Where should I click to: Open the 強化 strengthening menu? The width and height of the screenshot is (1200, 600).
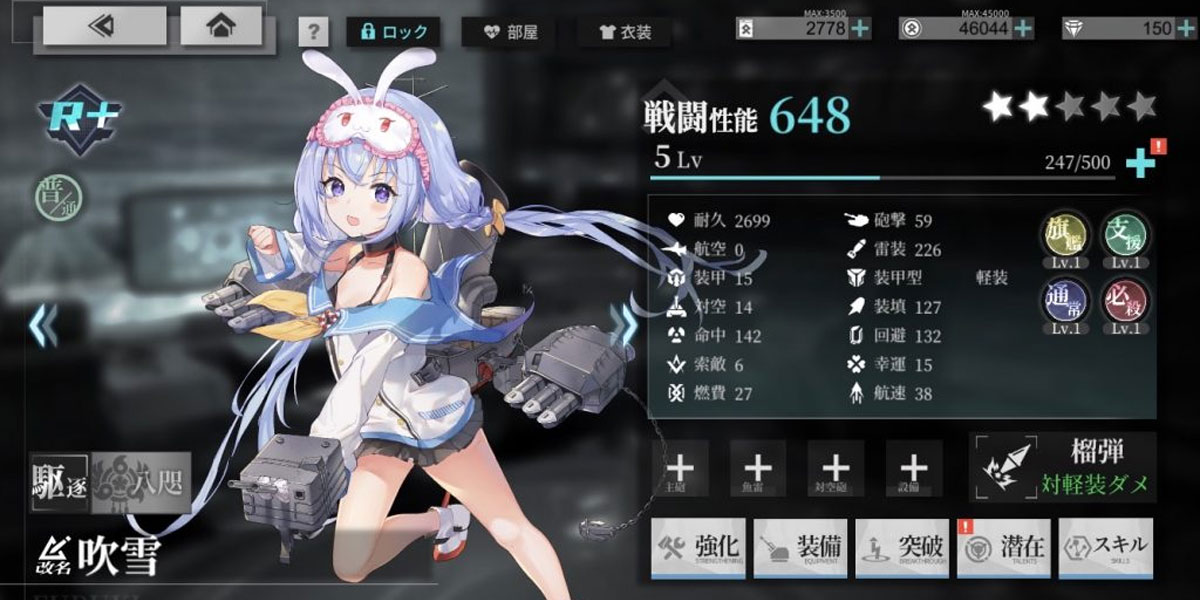click(x=699, y=547)
